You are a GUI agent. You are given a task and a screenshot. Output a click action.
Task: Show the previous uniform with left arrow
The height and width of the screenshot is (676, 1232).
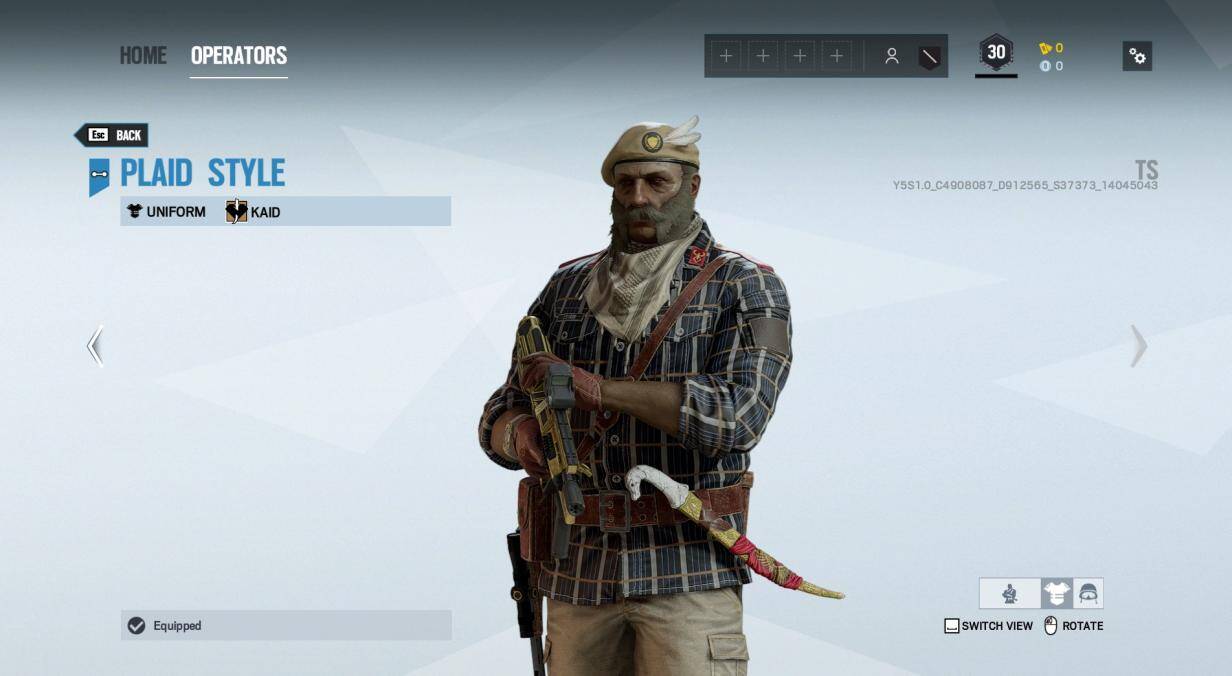pos(95,346)
